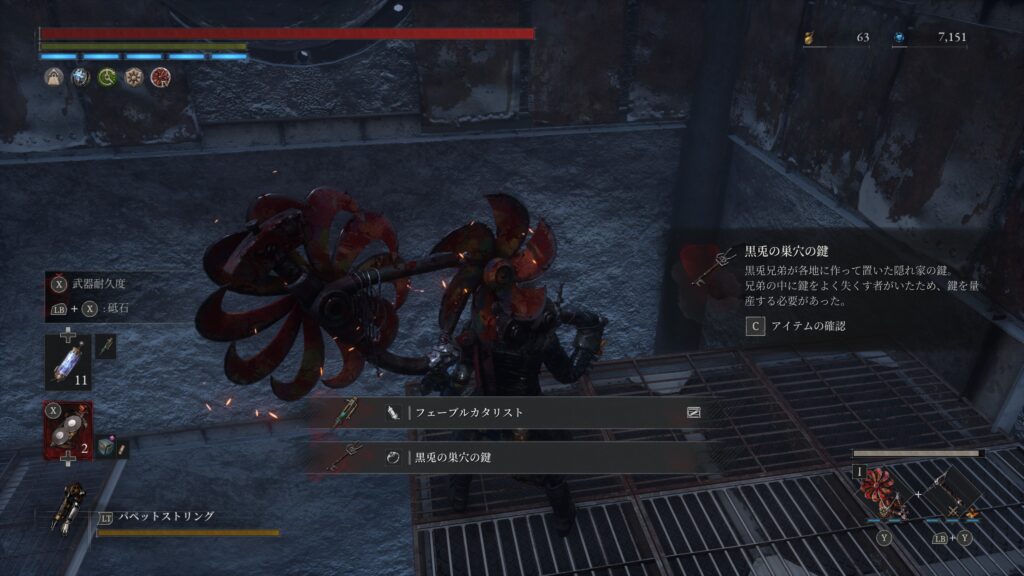
Task: Select the secondary weapon slot beside the pinwheel
Action: 950,494
